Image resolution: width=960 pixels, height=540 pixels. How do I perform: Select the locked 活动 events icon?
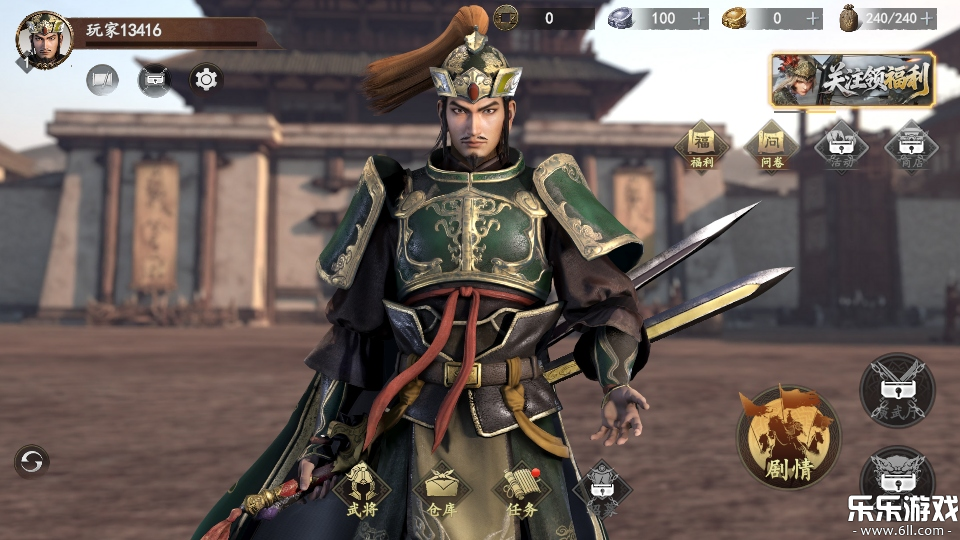(x=840, y=147)
